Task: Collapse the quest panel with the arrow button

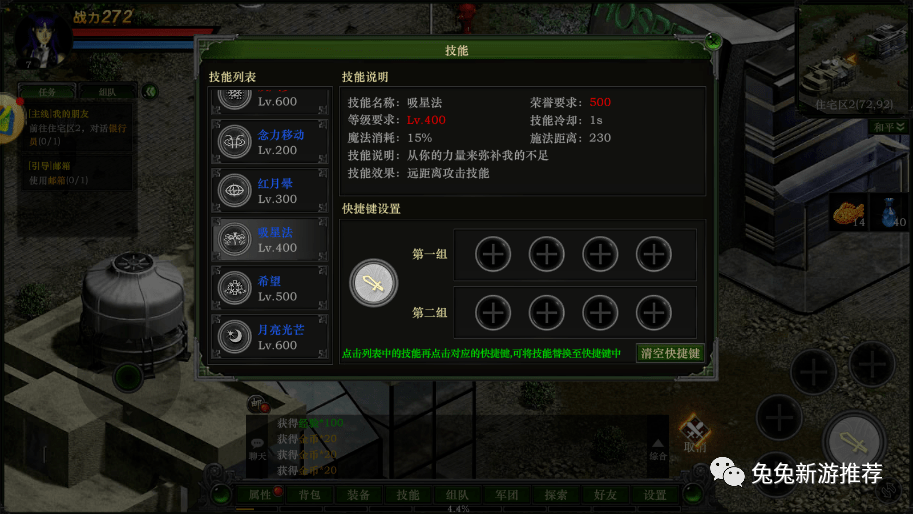Action: 150,91
